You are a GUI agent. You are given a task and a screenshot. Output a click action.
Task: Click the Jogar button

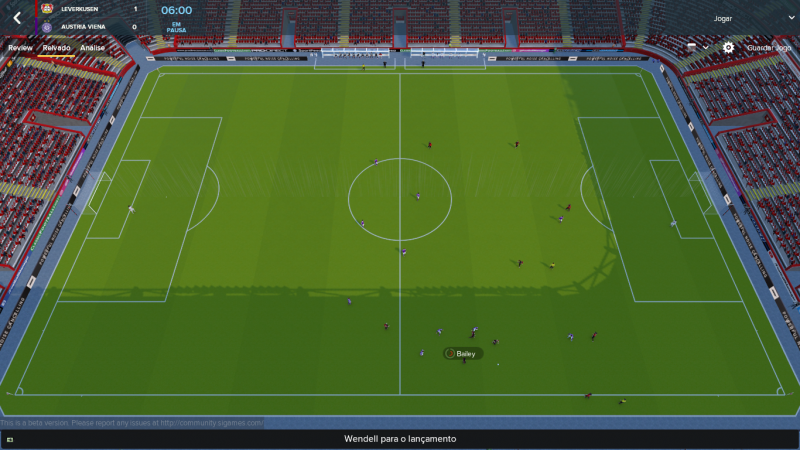(x=722, y=18)
